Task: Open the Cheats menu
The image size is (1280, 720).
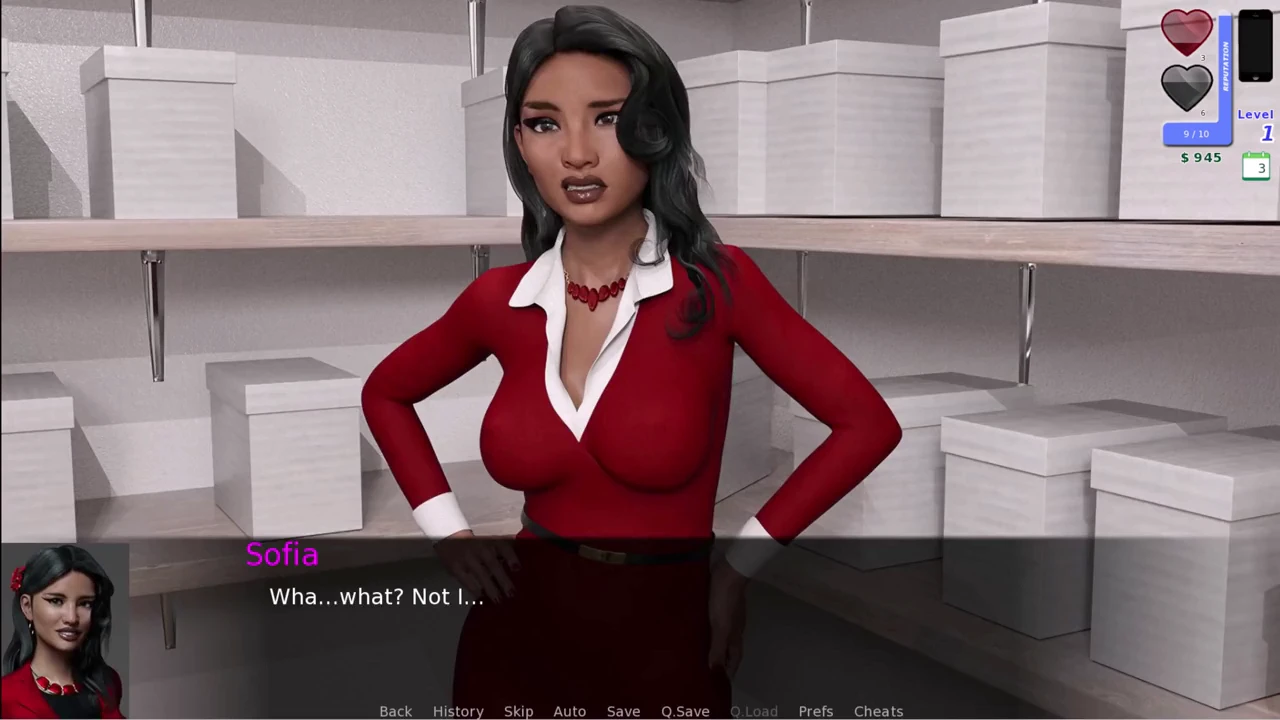Action: coord(878,711)
